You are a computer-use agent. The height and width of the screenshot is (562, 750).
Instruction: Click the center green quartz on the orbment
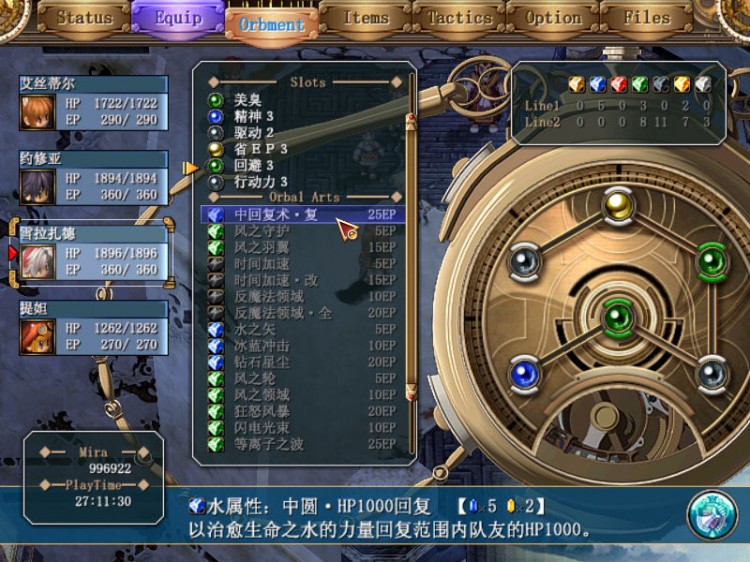(x=618, y=318)
